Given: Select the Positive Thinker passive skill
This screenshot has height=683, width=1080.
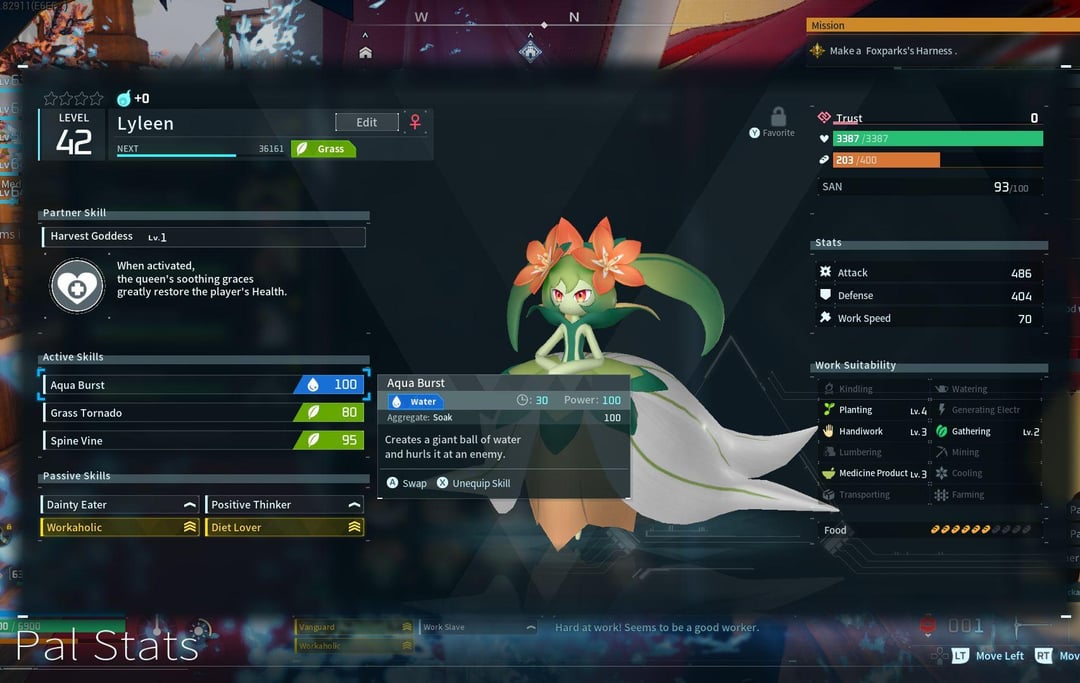Looking at the screenshot, I should (284, 505).
